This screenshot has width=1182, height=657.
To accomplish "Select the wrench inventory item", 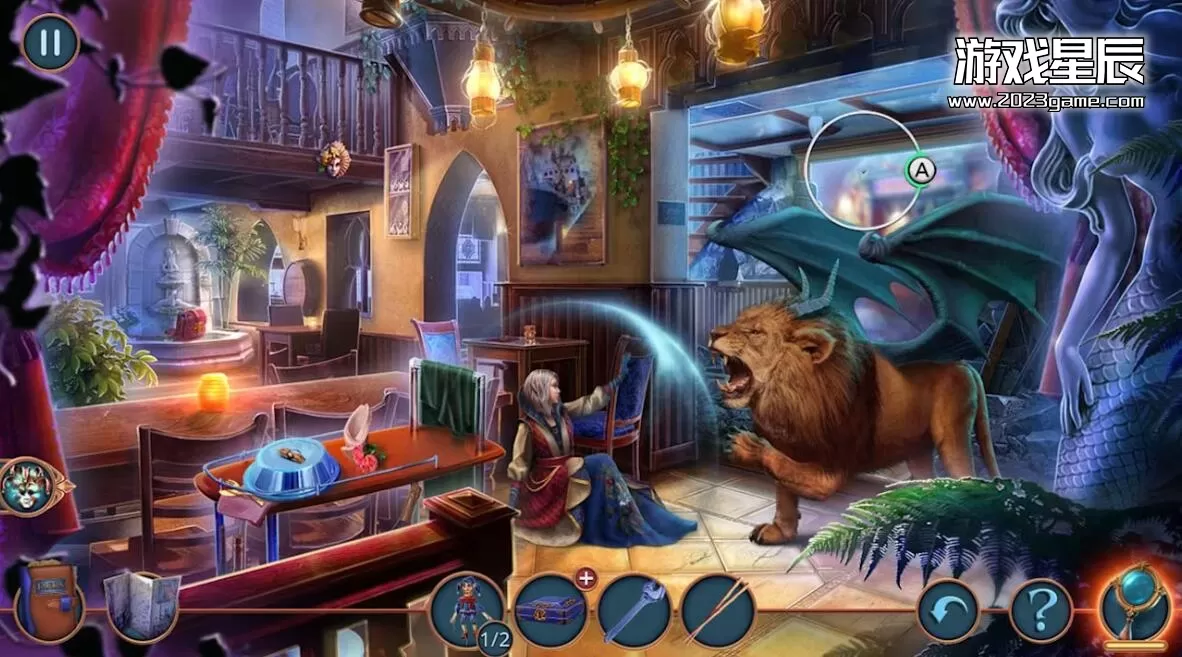I will [634, 610].
